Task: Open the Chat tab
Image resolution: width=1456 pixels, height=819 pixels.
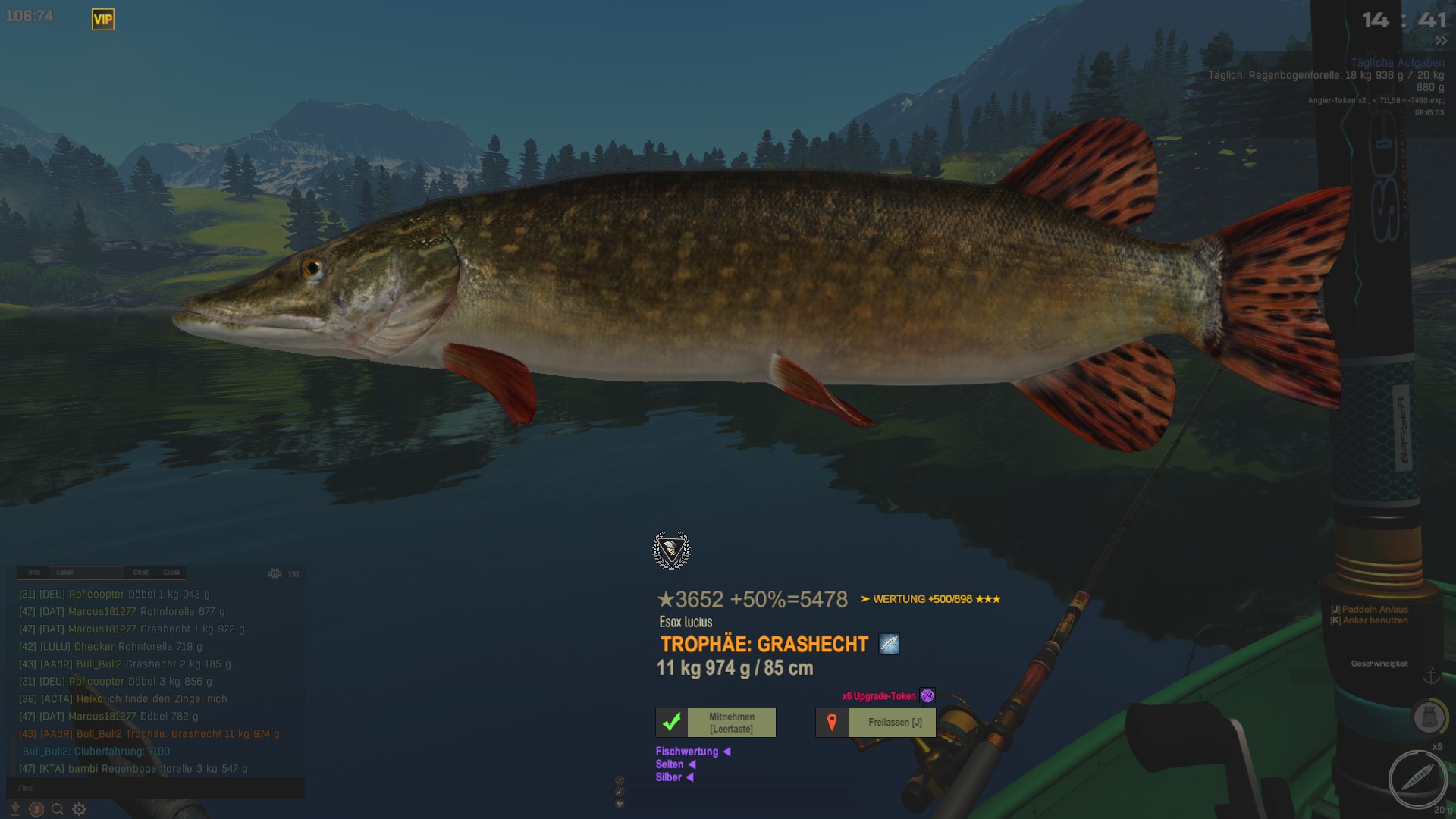Action: (141, 573)
